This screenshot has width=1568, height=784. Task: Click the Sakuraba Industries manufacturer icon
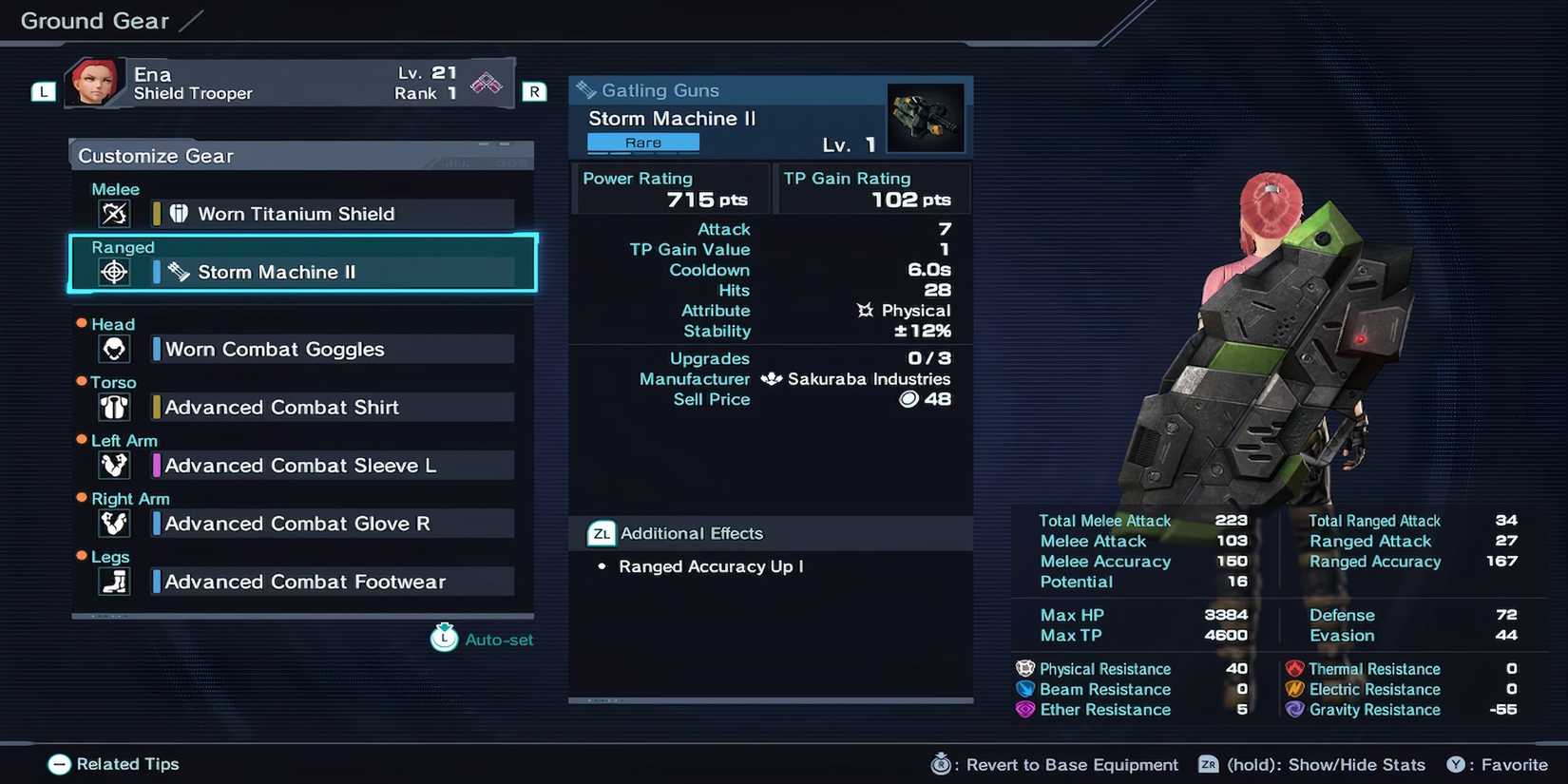771,378
